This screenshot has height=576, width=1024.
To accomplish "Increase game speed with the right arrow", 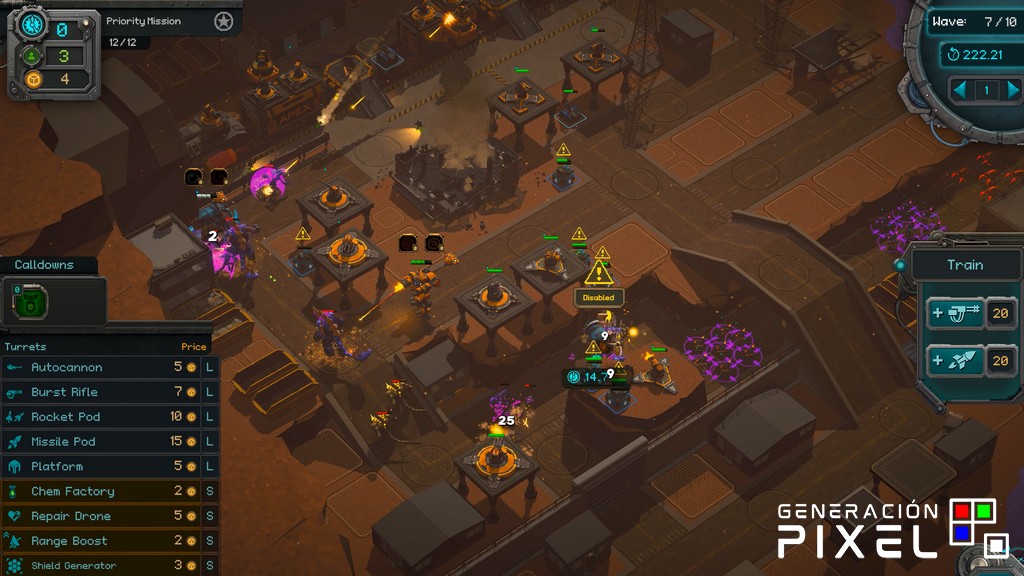I will pyautogui.click(x=1011, y=90).
